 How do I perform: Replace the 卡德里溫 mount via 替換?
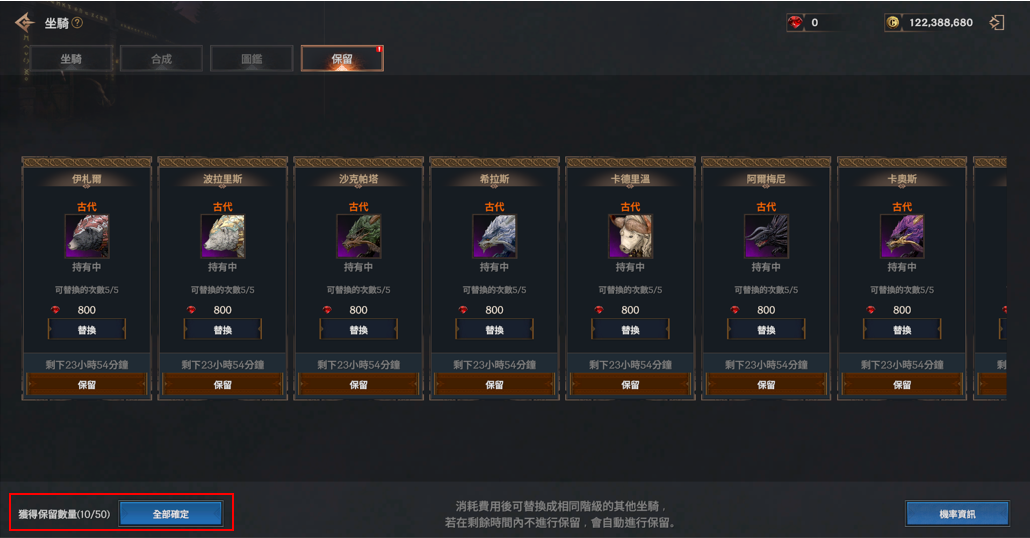pos(630,330)
